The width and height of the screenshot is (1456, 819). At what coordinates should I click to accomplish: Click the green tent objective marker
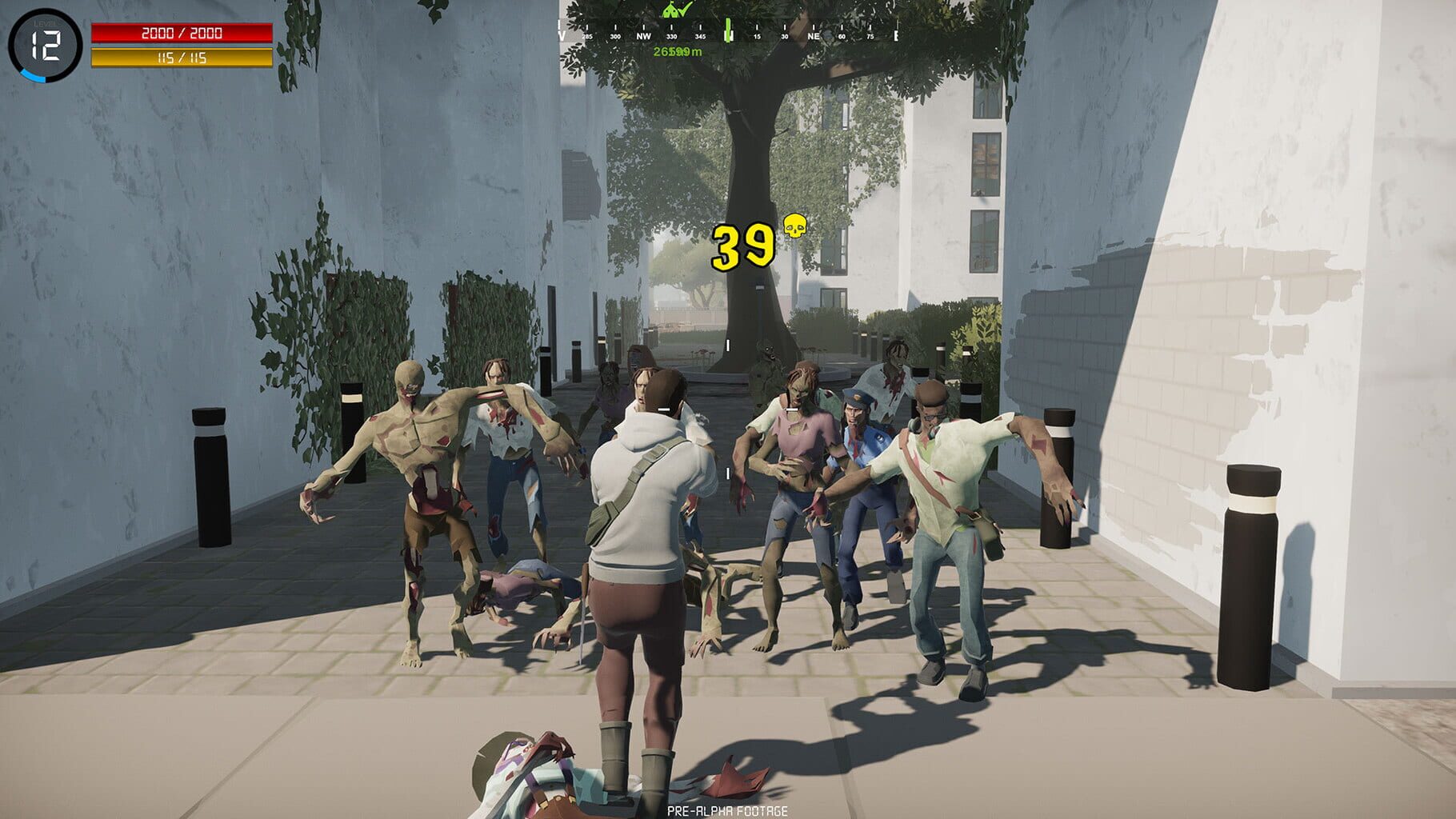(x=670, y=12)
